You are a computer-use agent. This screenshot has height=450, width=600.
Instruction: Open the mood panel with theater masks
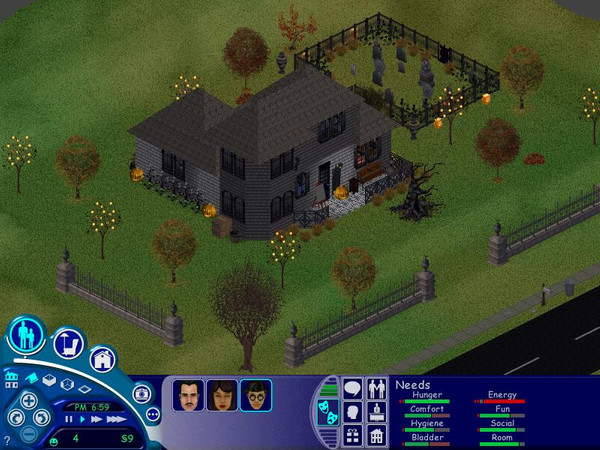(328, 411)
